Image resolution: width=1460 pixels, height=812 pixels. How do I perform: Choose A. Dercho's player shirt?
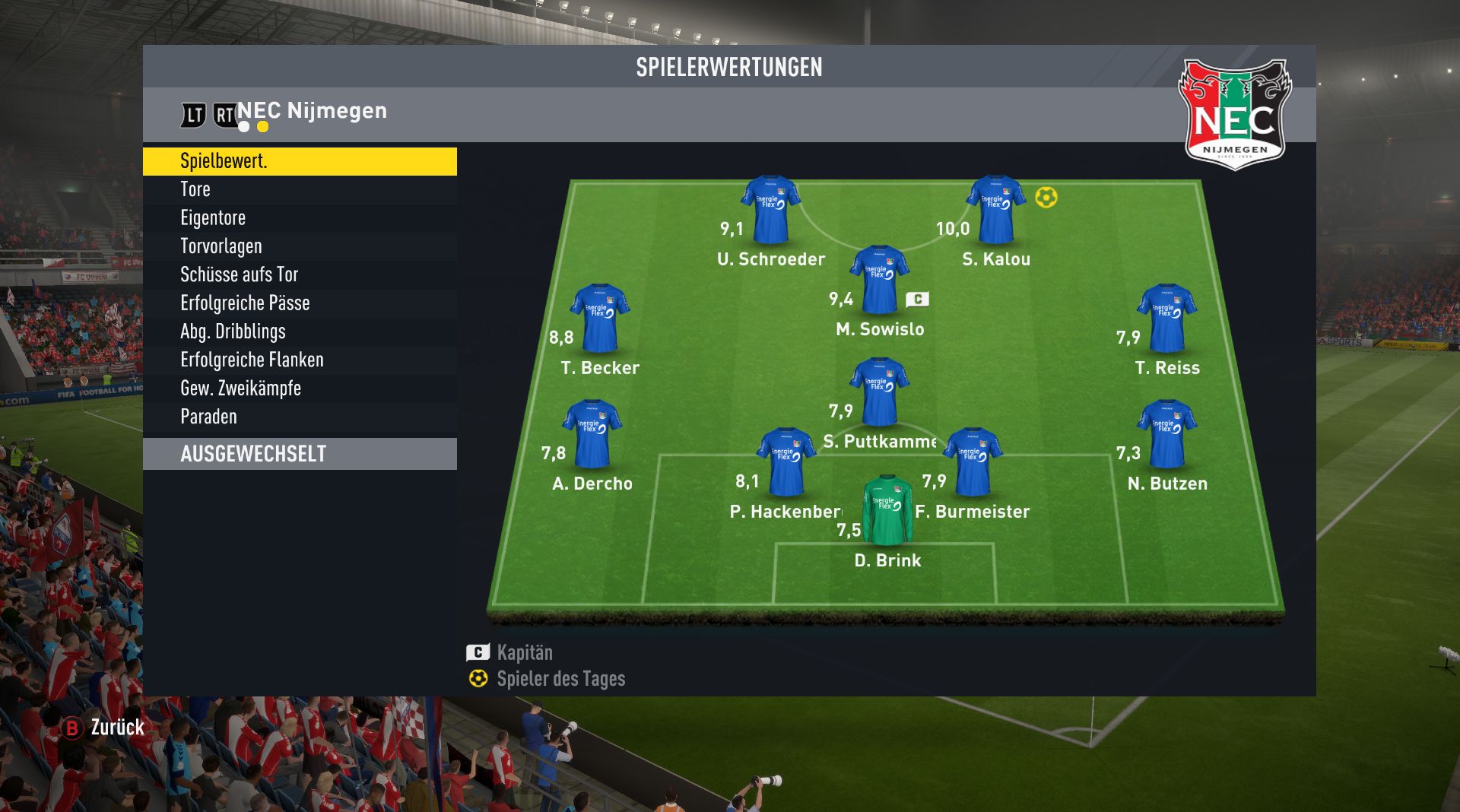(592, 434)
